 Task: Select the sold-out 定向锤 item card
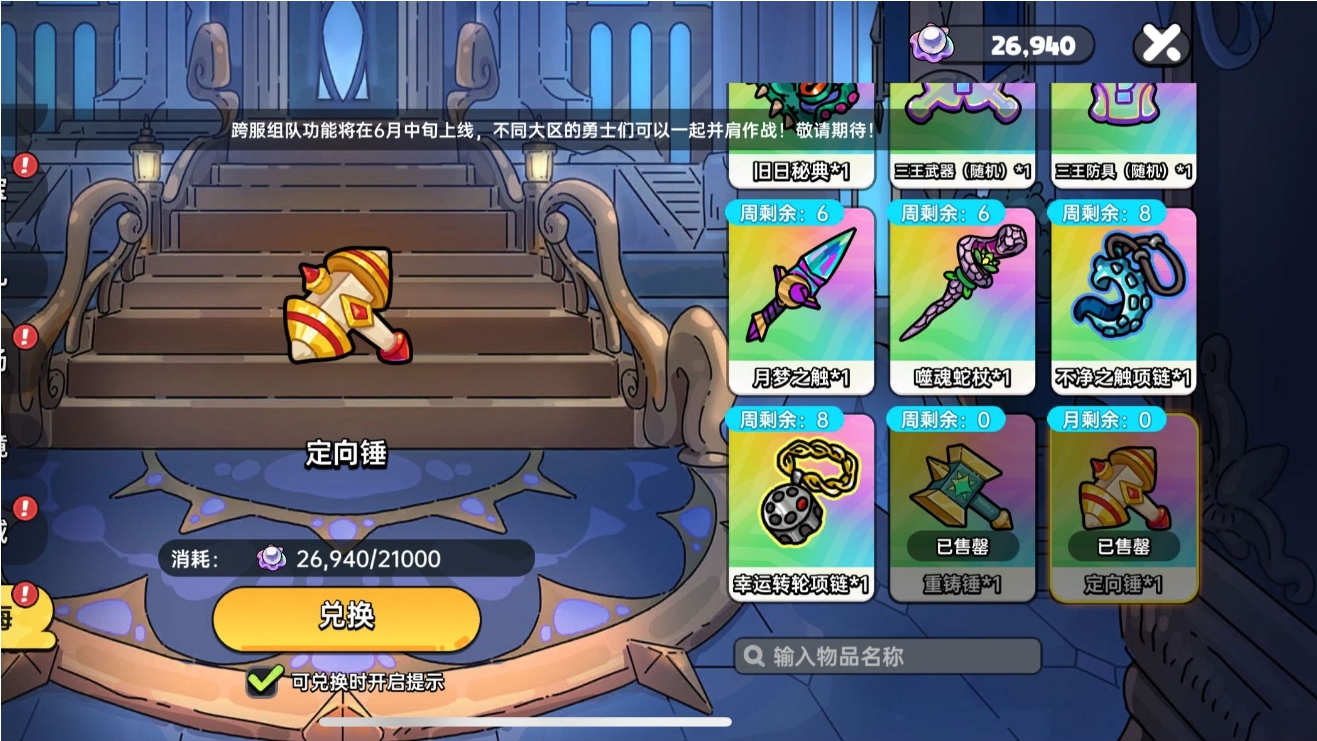(x=1124, y=510)
